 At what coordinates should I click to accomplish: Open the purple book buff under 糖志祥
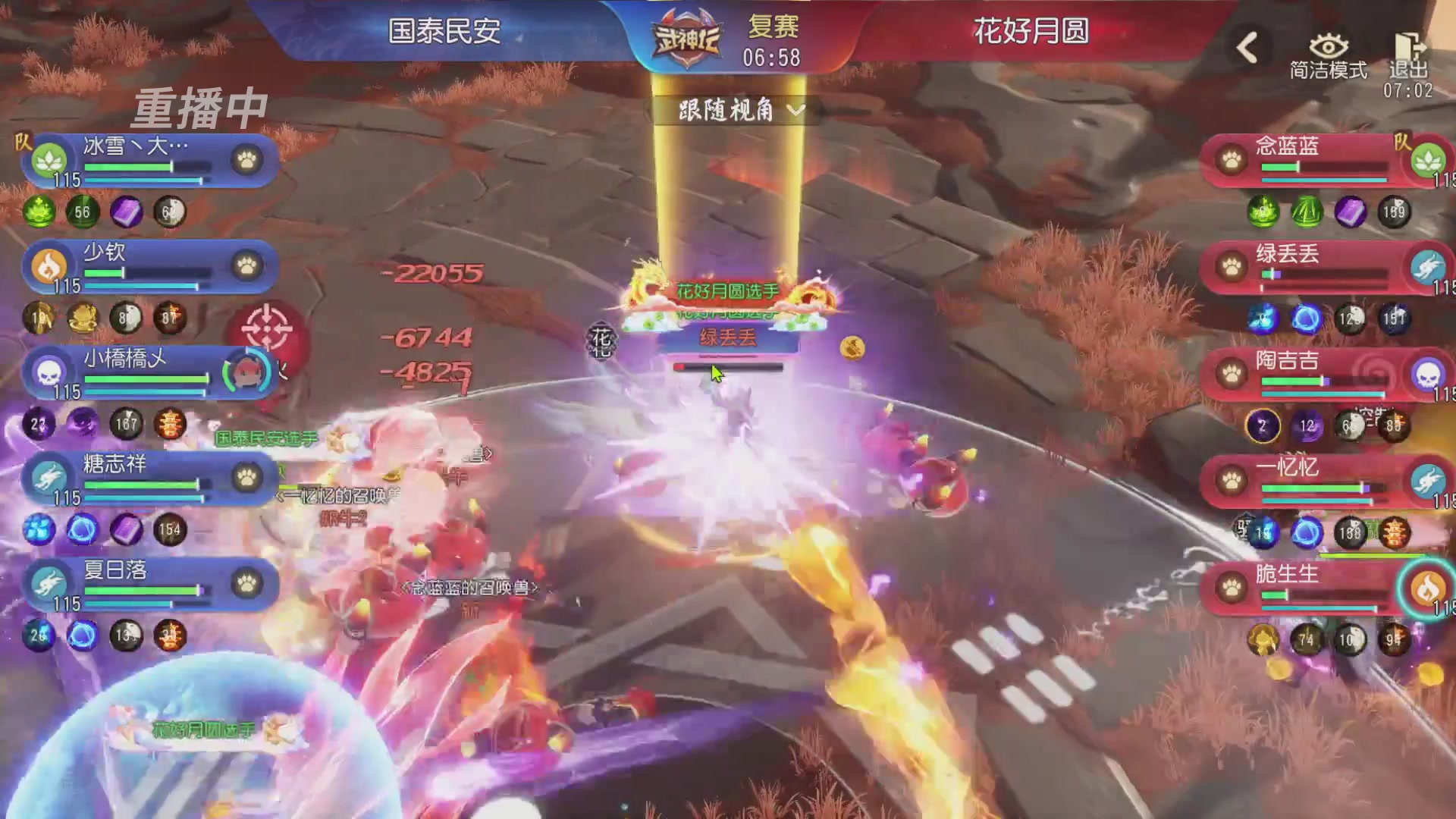pos(127,531)
